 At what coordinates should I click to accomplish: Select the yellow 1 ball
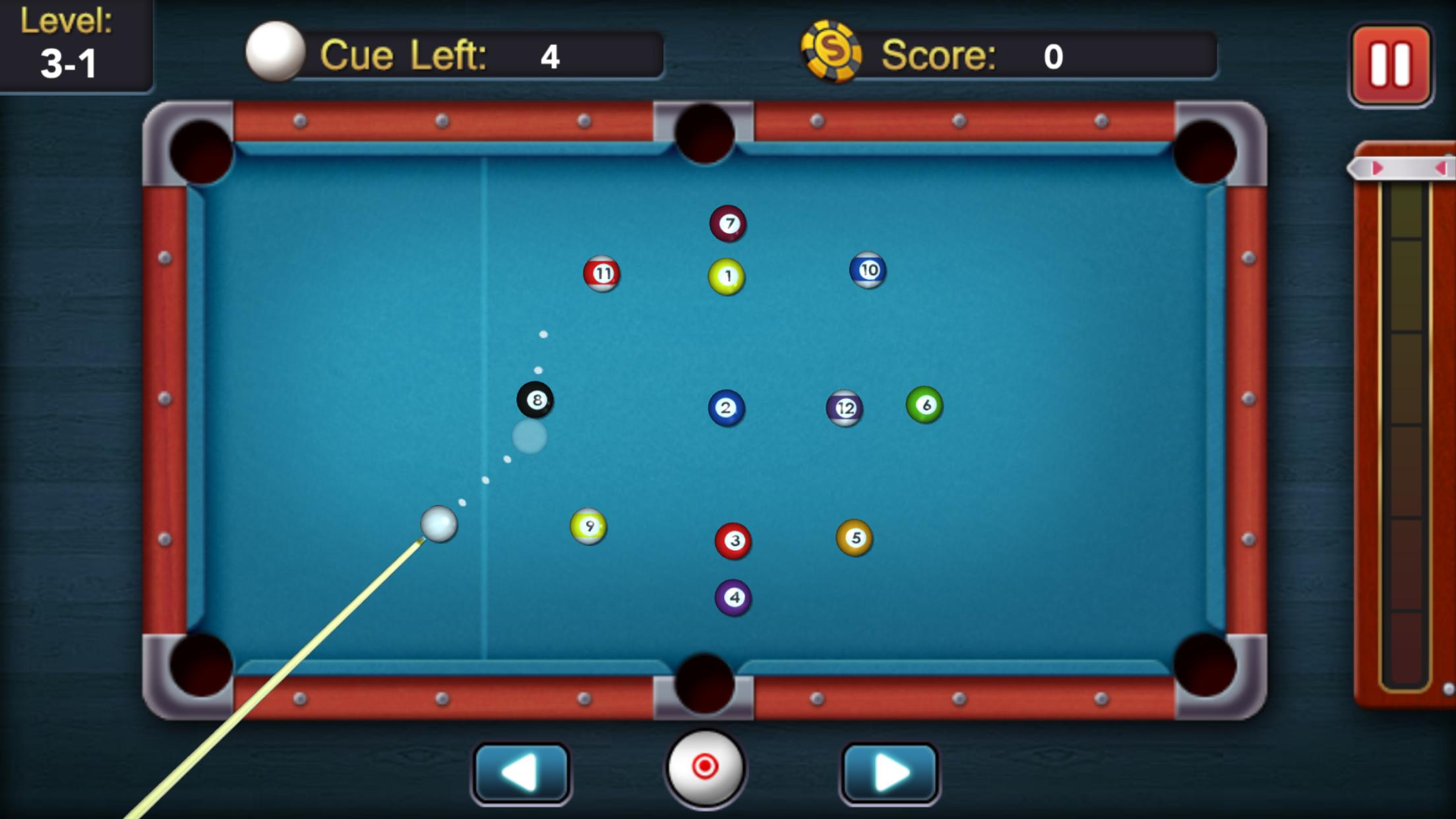pos(727,275)
